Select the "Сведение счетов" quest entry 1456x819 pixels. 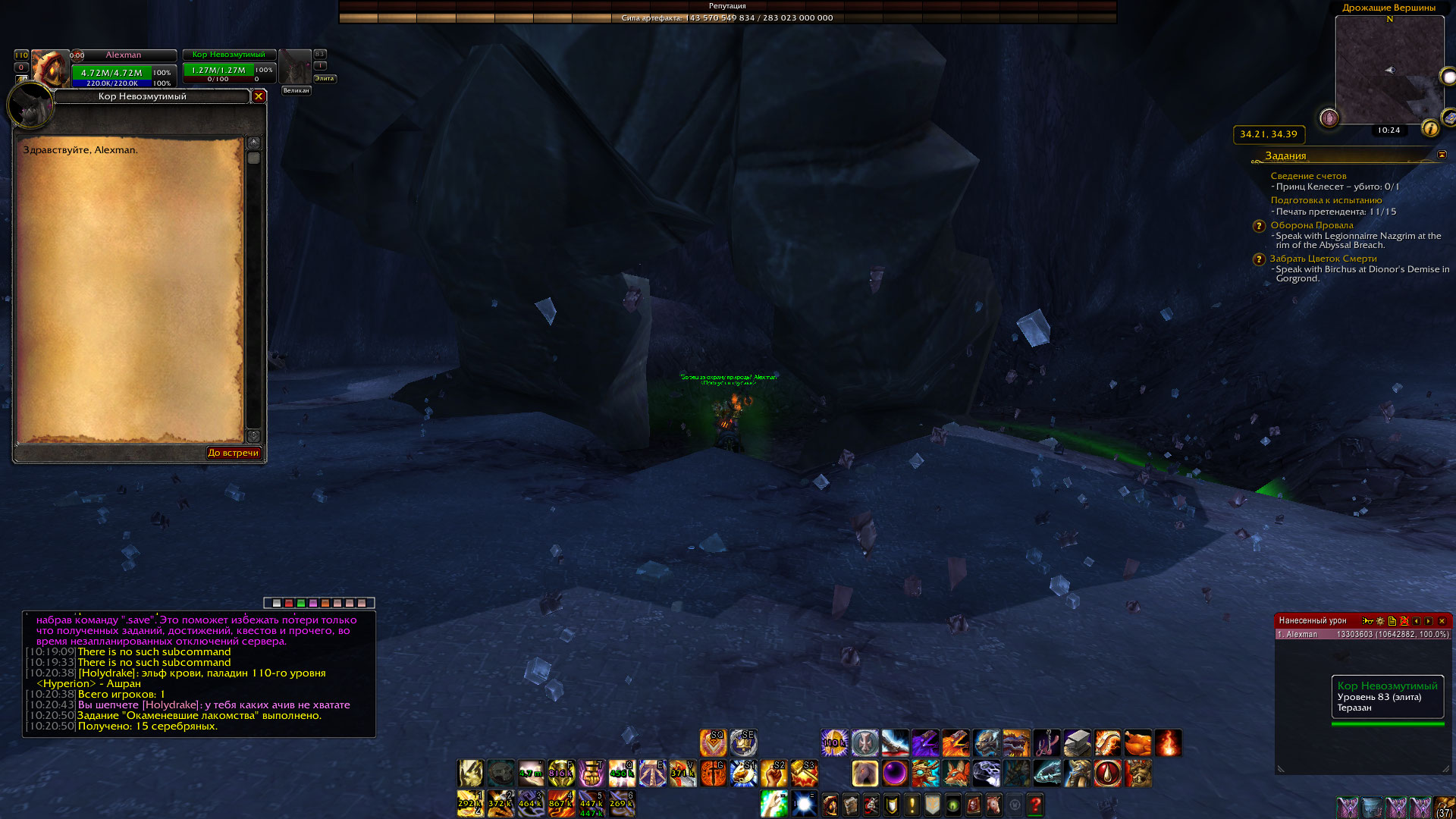[x=1308, y=176]
